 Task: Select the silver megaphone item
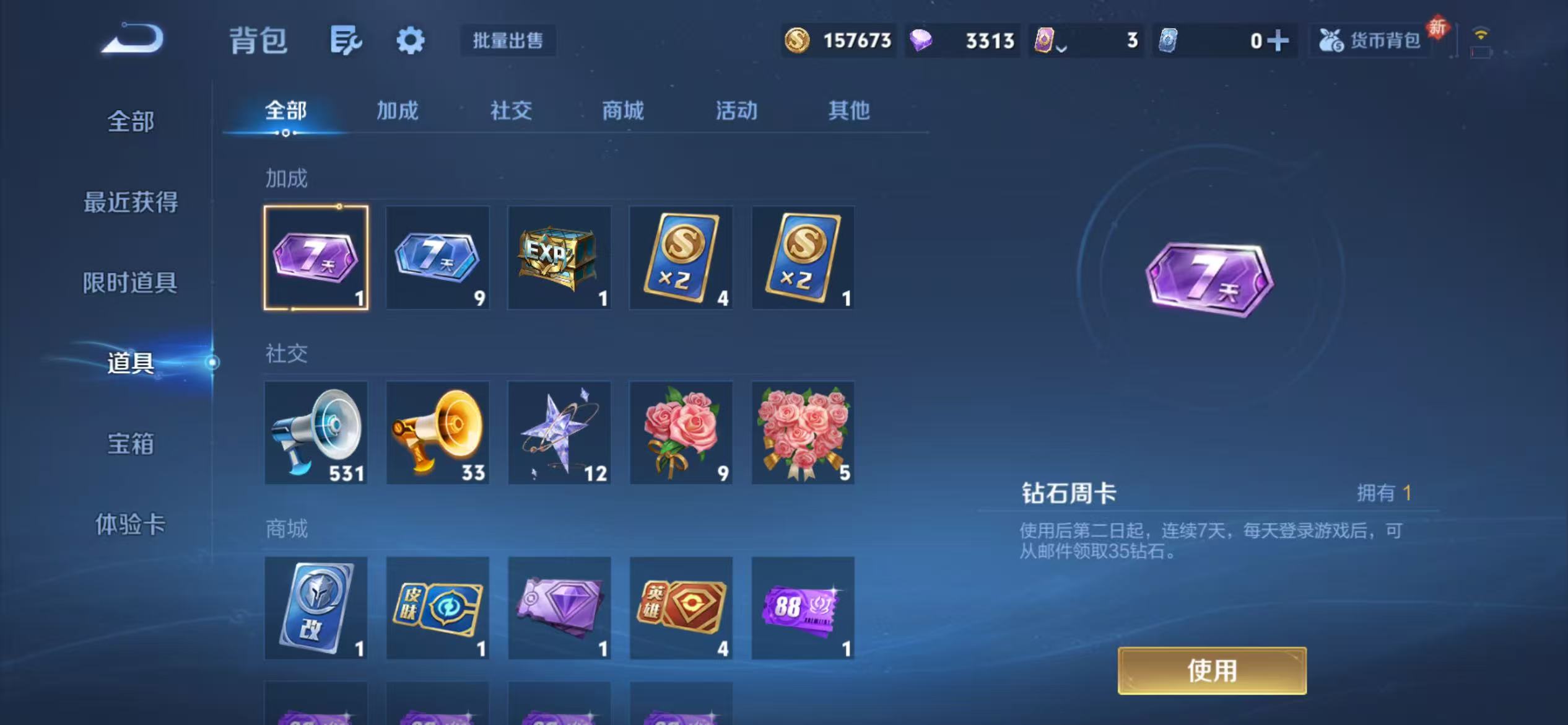pos(315,432)
